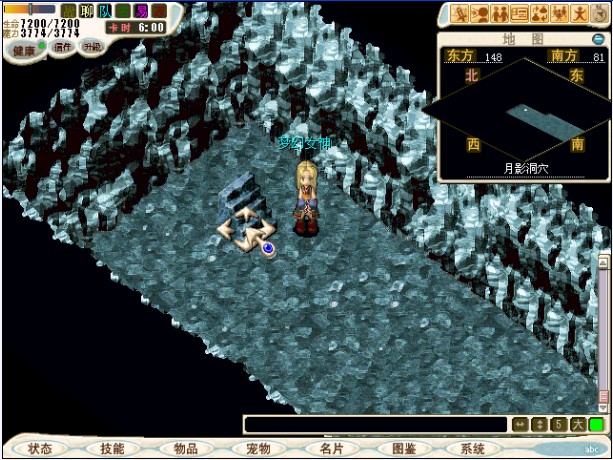Click the 大 font size button
Viewport: 613px width, 460px height.
578,425
